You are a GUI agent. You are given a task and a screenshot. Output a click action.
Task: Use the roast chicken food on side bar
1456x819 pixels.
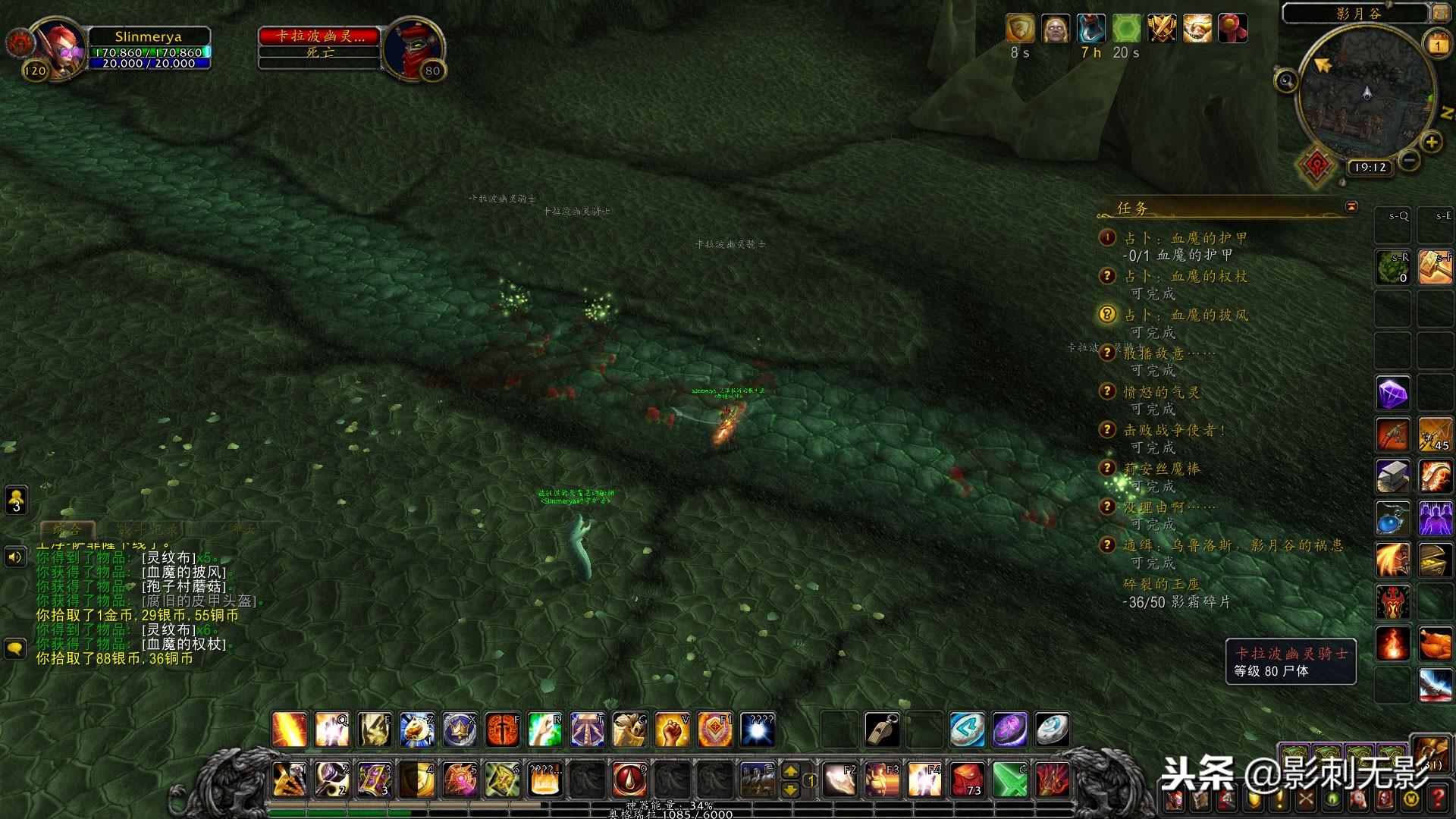pos(1435,643)
